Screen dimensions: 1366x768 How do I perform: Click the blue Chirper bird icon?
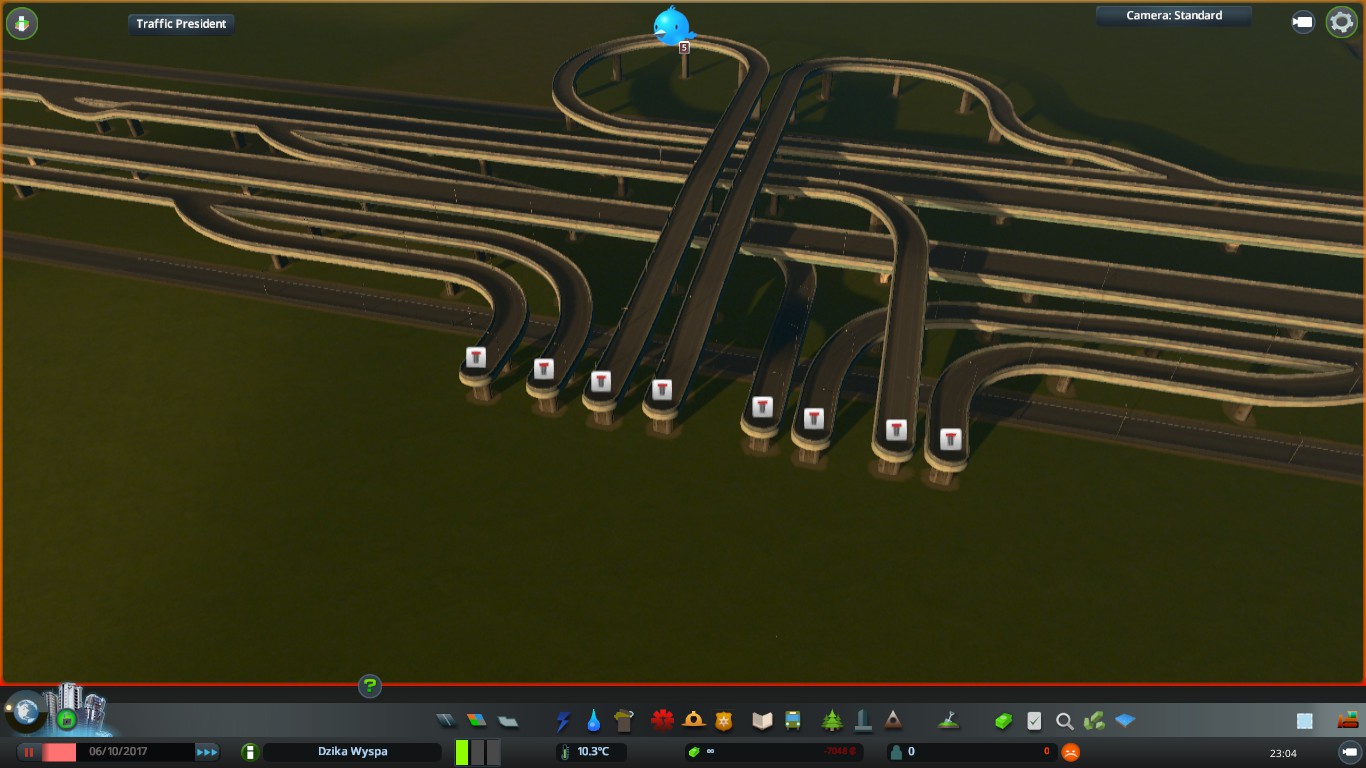pyautogui.click(x=670, y=26)
